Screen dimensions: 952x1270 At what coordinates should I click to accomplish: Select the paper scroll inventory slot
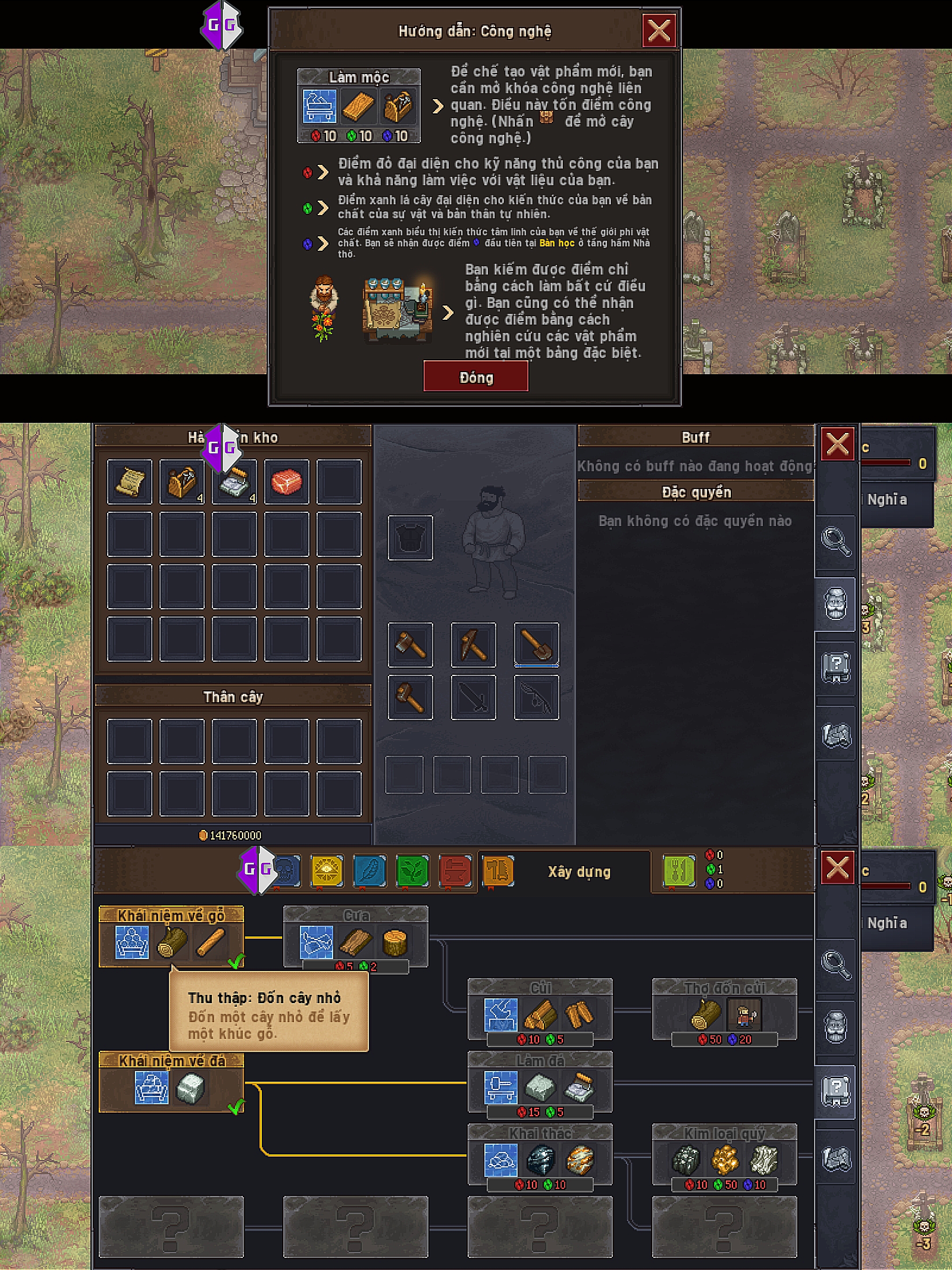pos(130,481)
